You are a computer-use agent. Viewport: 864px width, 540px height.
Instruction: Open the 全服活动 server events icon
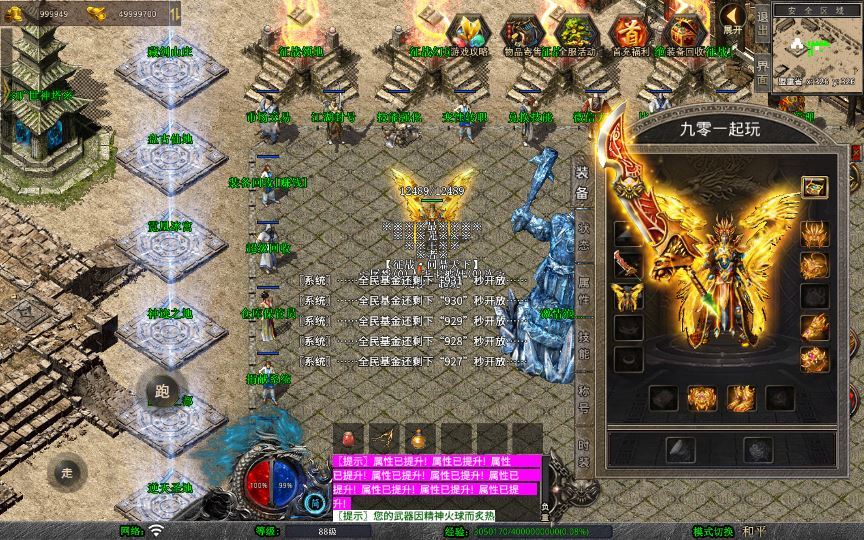click(x=576, y=33)
